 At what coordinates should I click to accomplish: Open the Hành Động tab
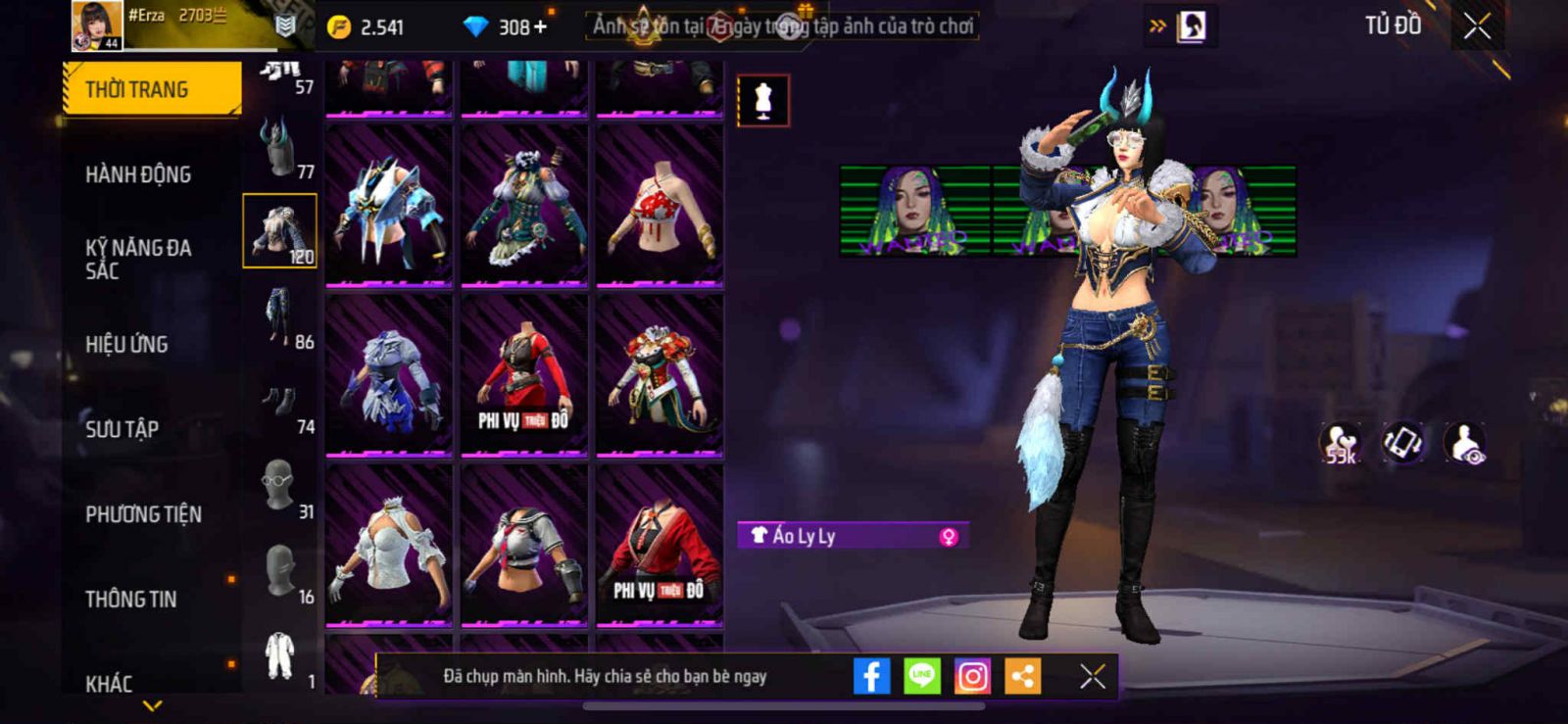coord(138,174)
